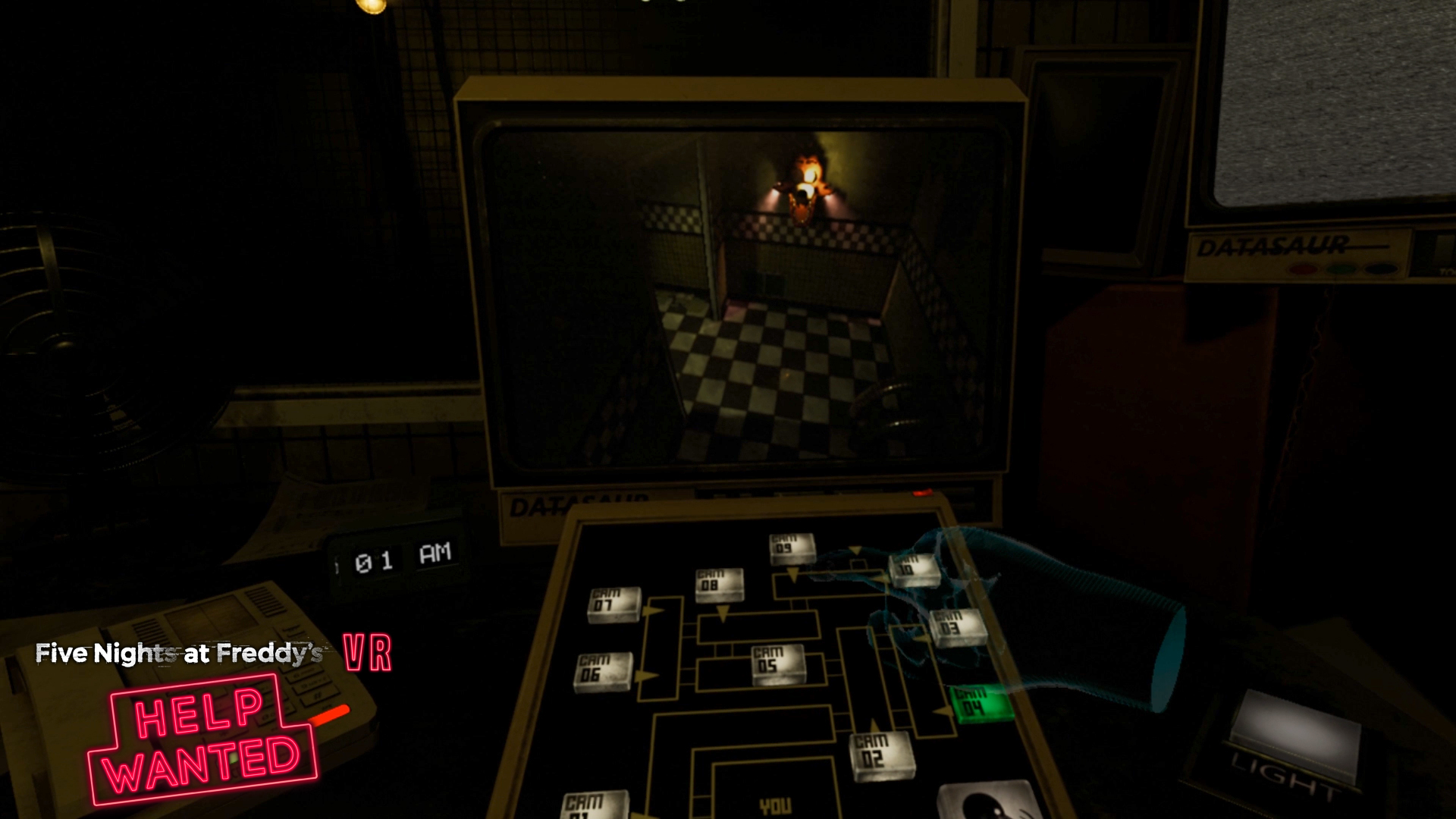This screenshot has height=819, width=1456.
Task: Select CAM 06 on the left side
Action: pyautogui.click(x=603, y=669)
